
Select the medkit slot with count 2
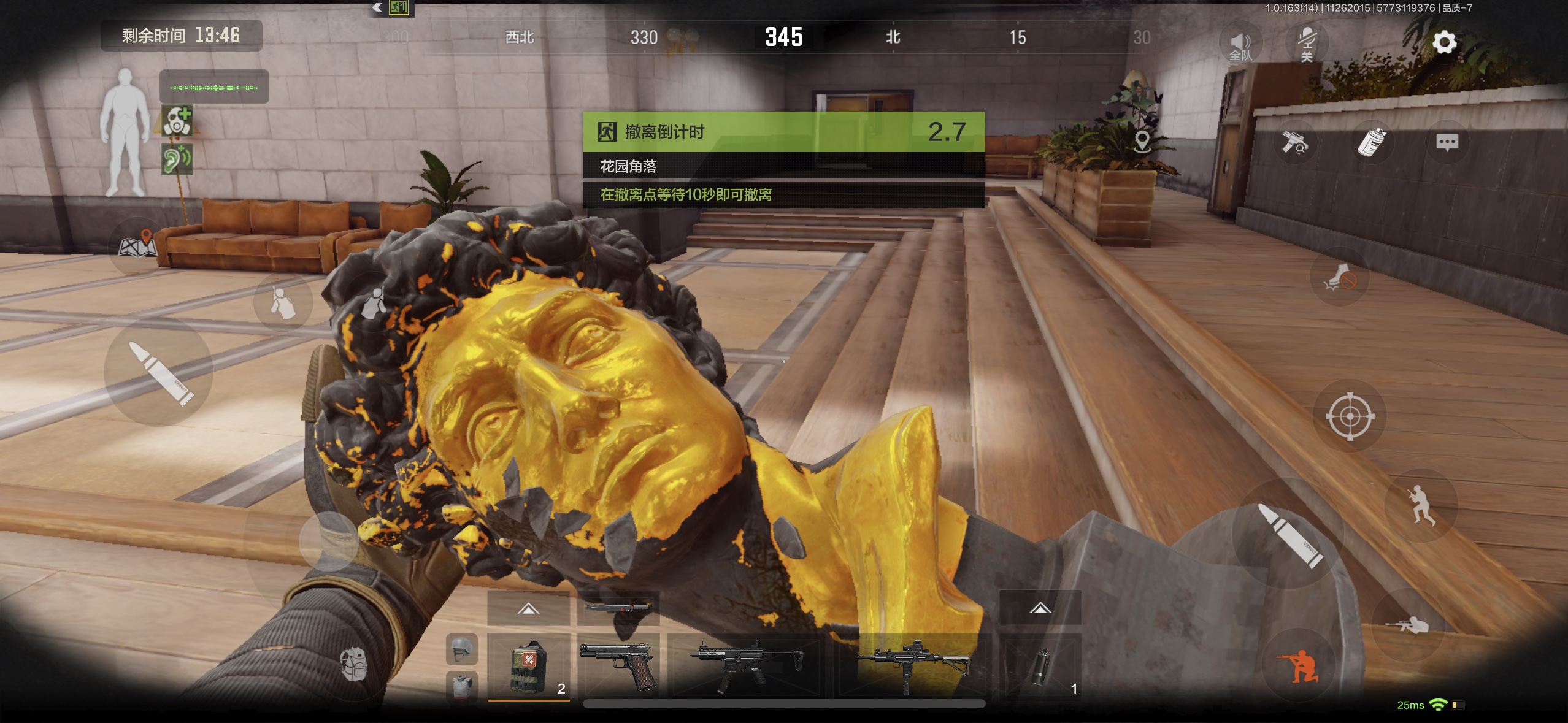point(528,666)
